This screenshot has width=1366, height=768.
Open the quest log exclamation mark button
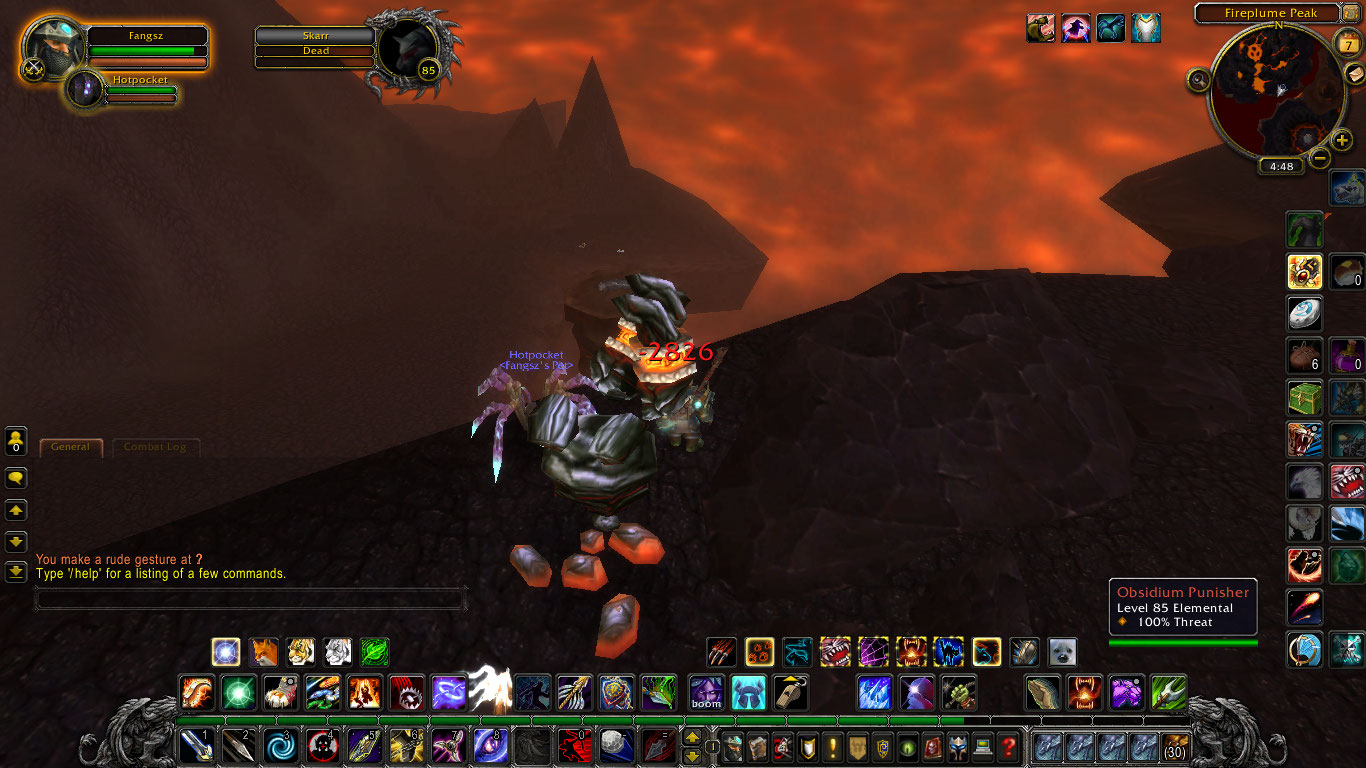832,746
